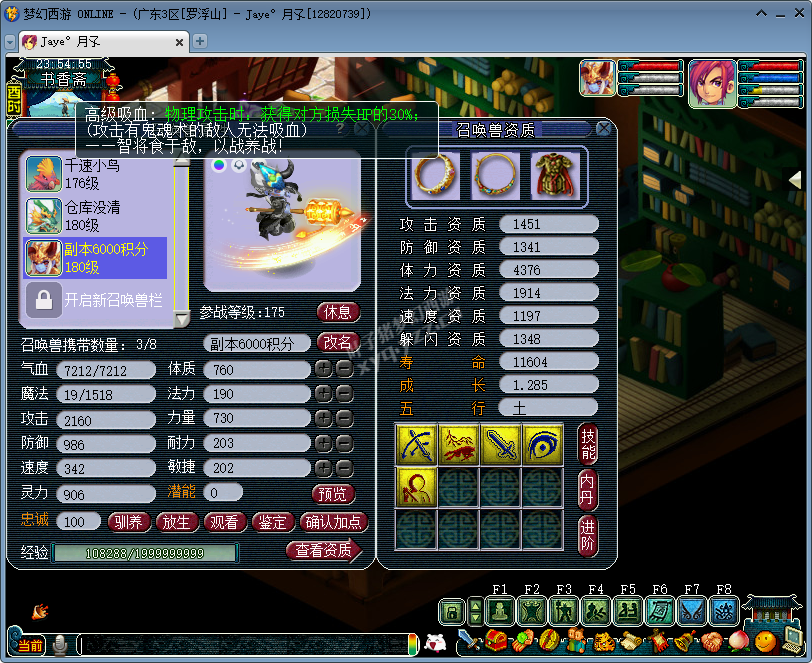This screenshot has height=663, width=812.
Task: Select pet 千速小鸟 in the list
Action: (95, 173)
